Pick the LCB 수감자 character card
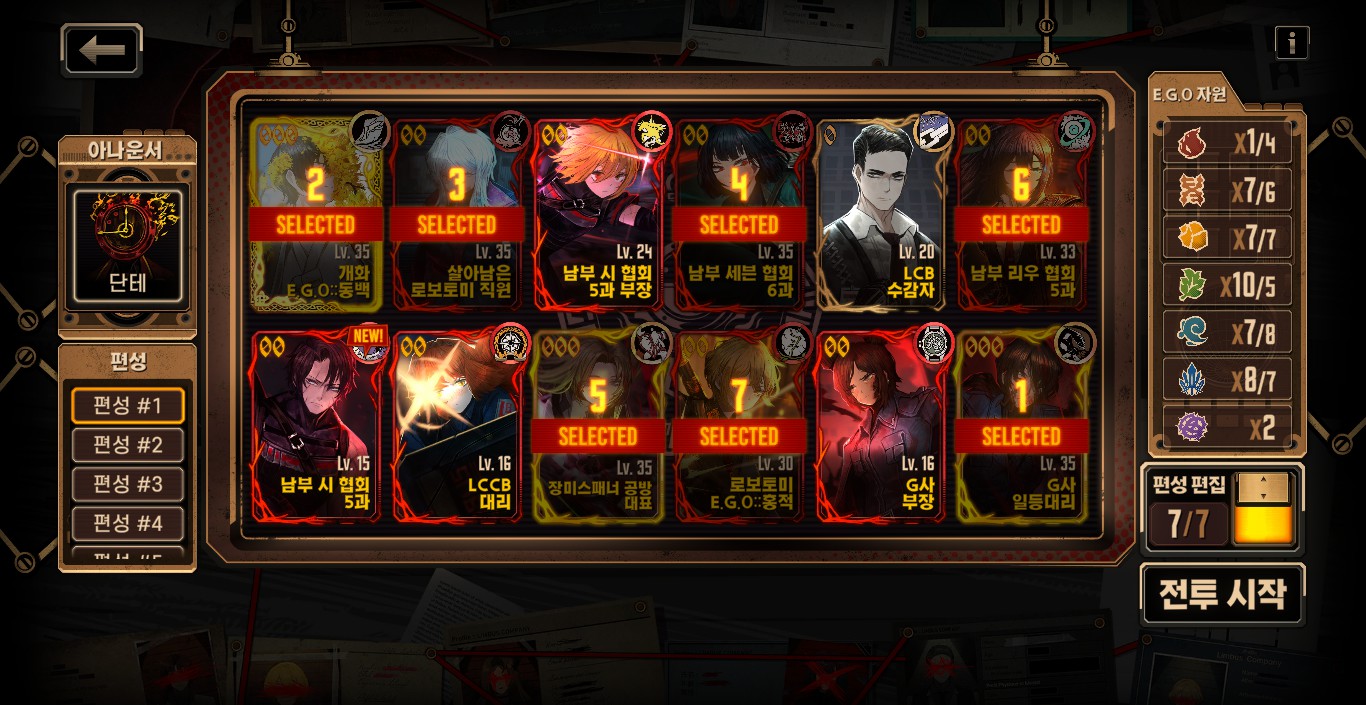This screenshot has width=1366, height=705. click(880, 215)
